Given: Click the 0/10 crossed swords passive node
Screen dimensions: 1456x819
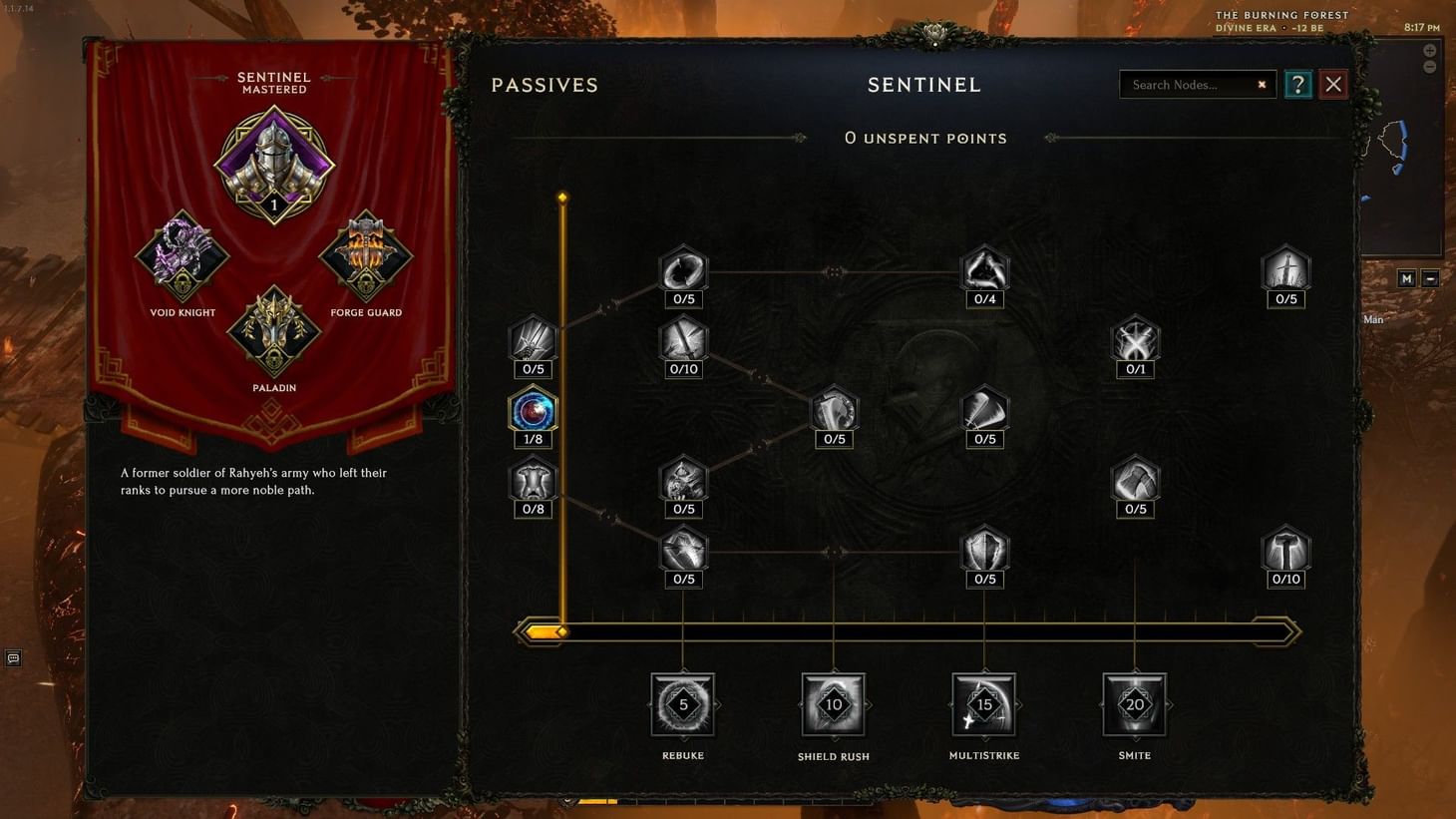Looking at the screenshot, I should pos(683,340).
